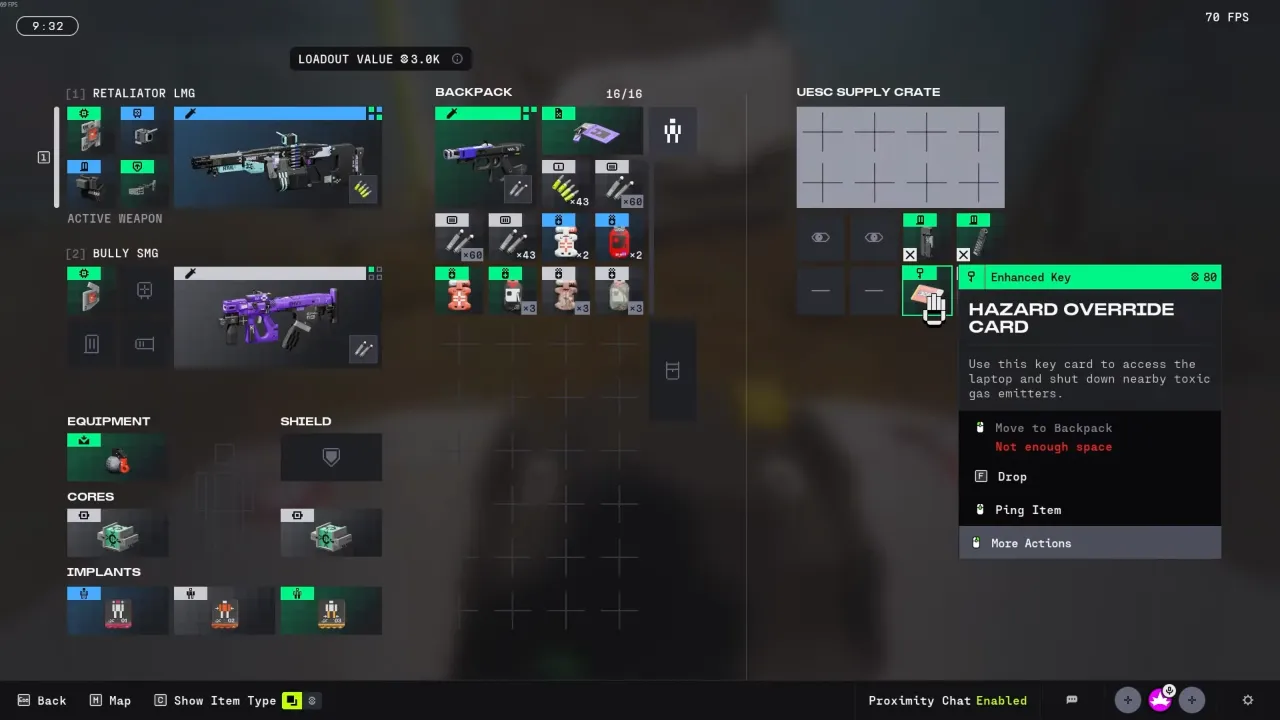The image size is (1280, 720).
Task: Click the empty shield slot
Action: (331, 457)
